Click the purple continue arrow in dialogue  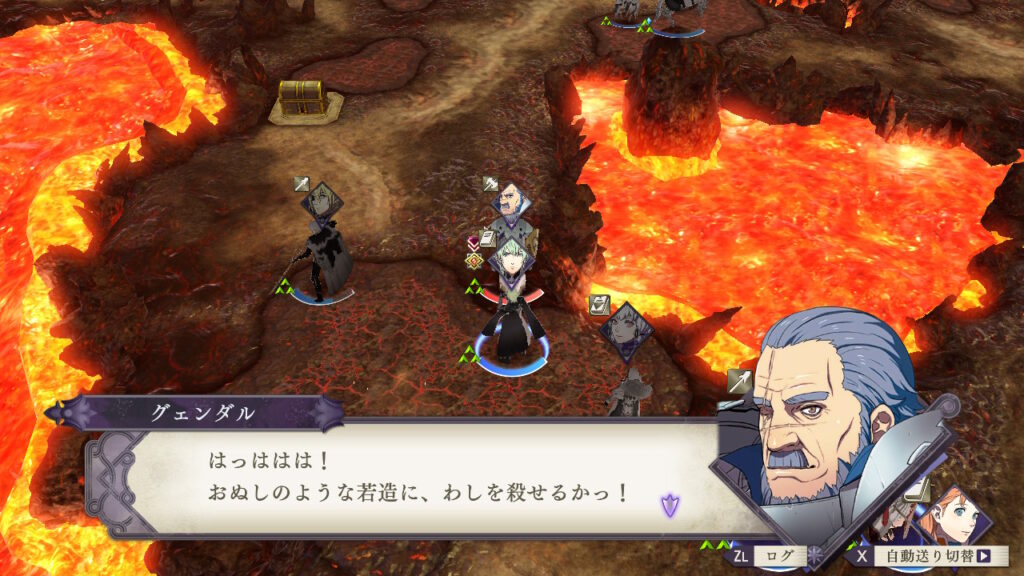pos(670,505)
